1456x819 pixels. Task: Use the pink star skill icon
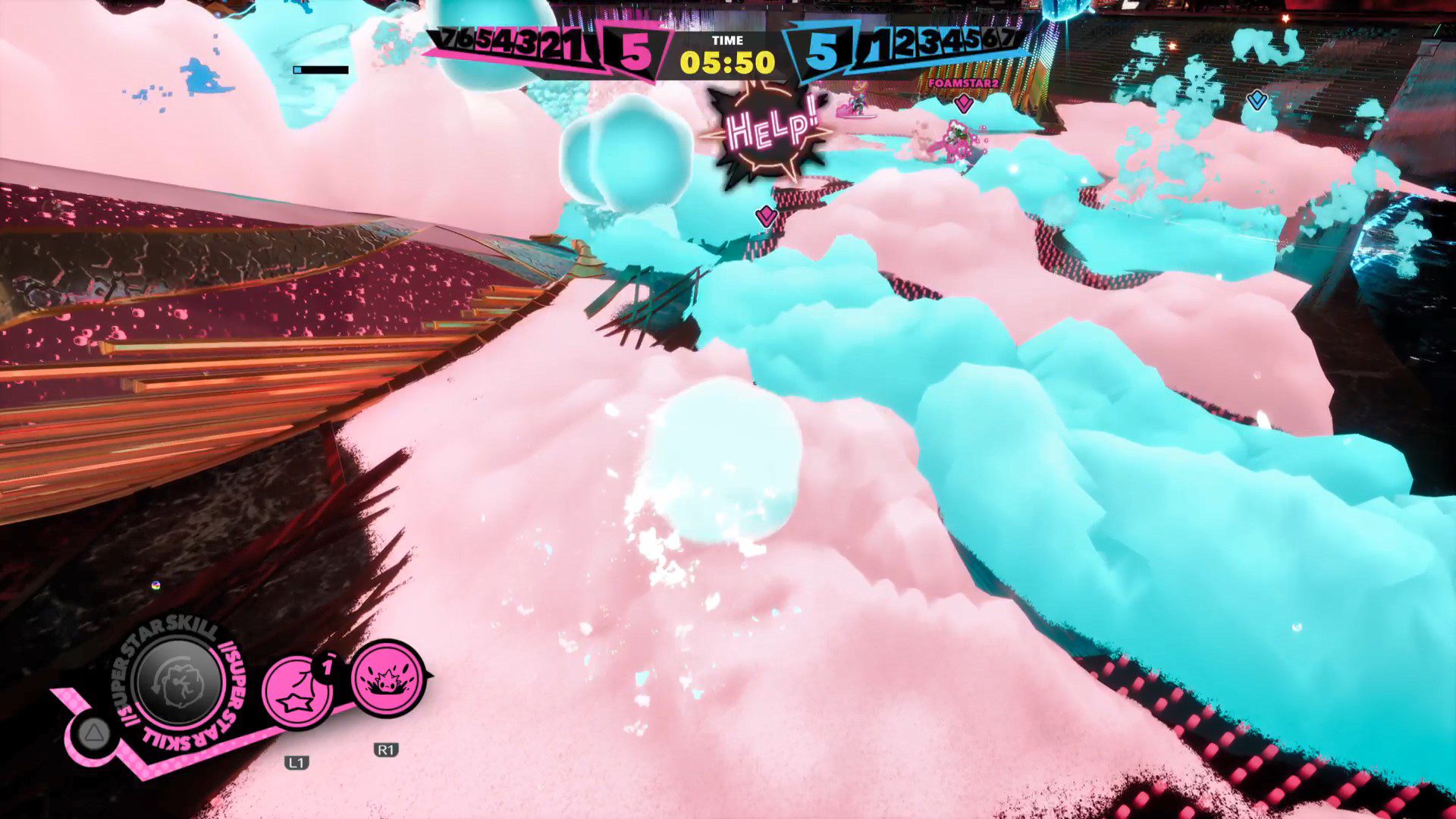pyautogui.click(x=297, y=692)
